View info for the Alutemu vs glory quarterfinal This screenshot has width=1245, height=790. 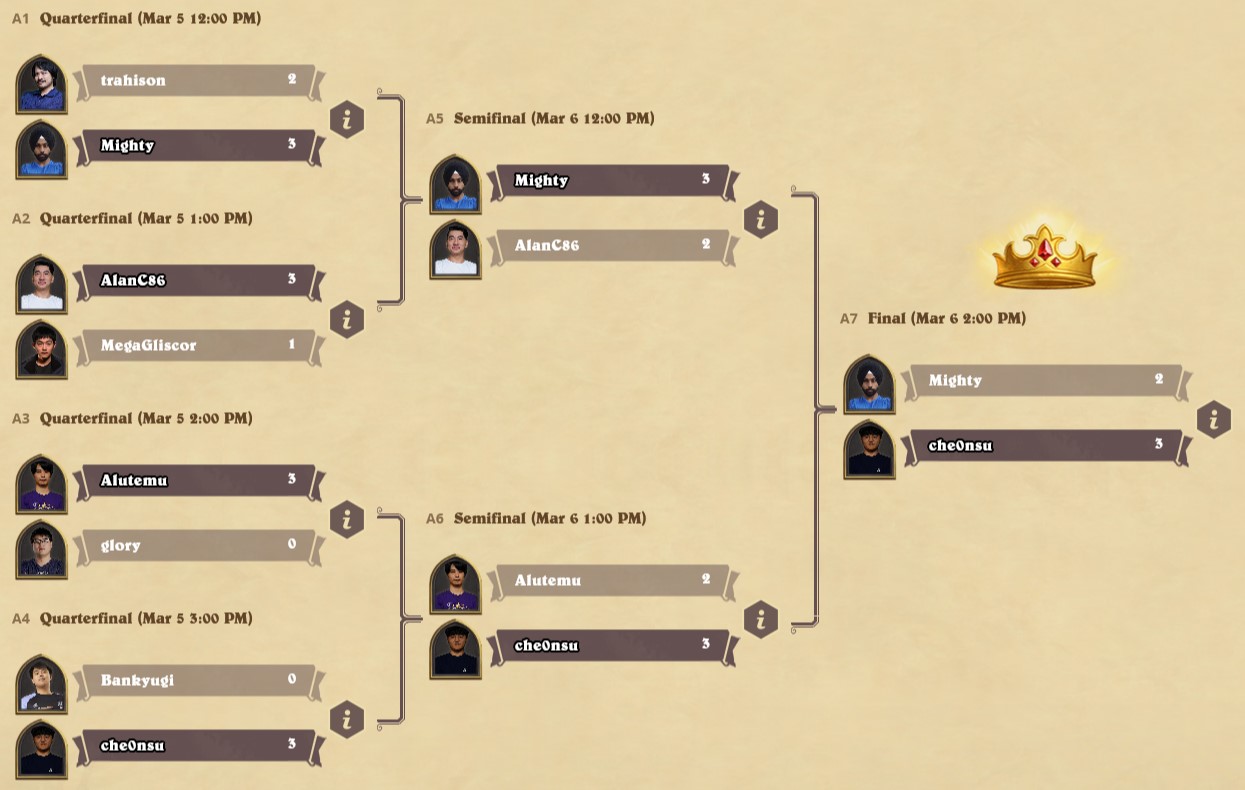347,520
